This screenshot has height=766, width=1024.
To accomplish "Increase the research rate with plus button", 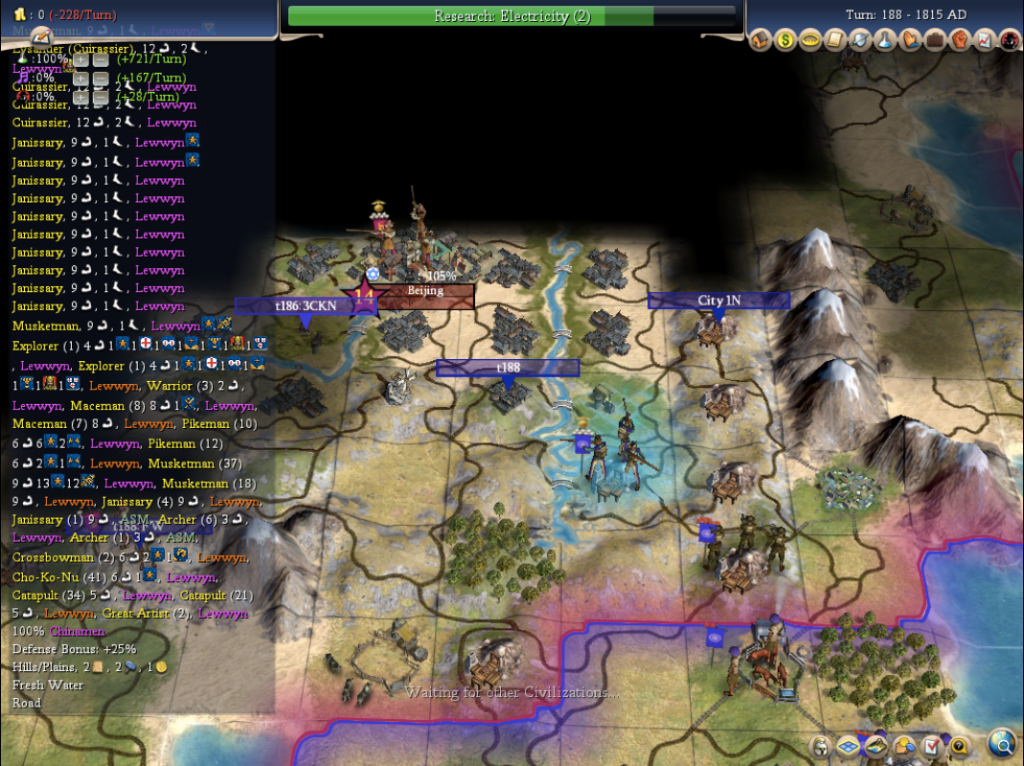I will coord(80,59).
